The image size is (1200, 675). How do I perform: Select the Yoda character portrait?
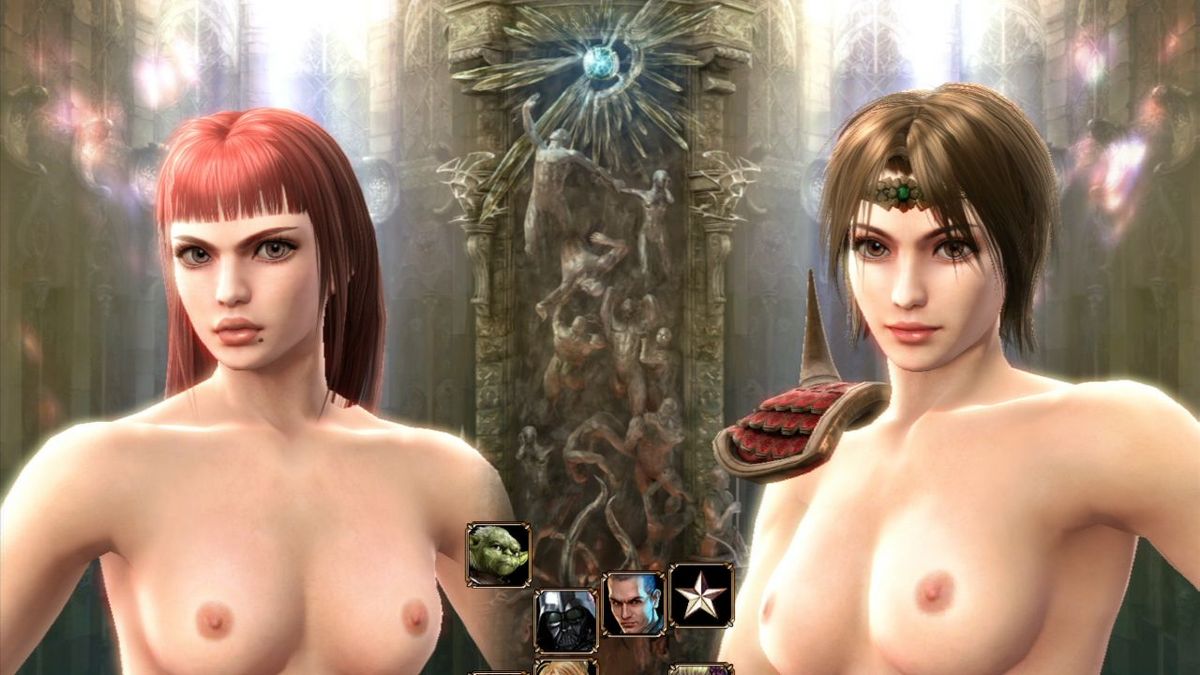pos(498,555)
